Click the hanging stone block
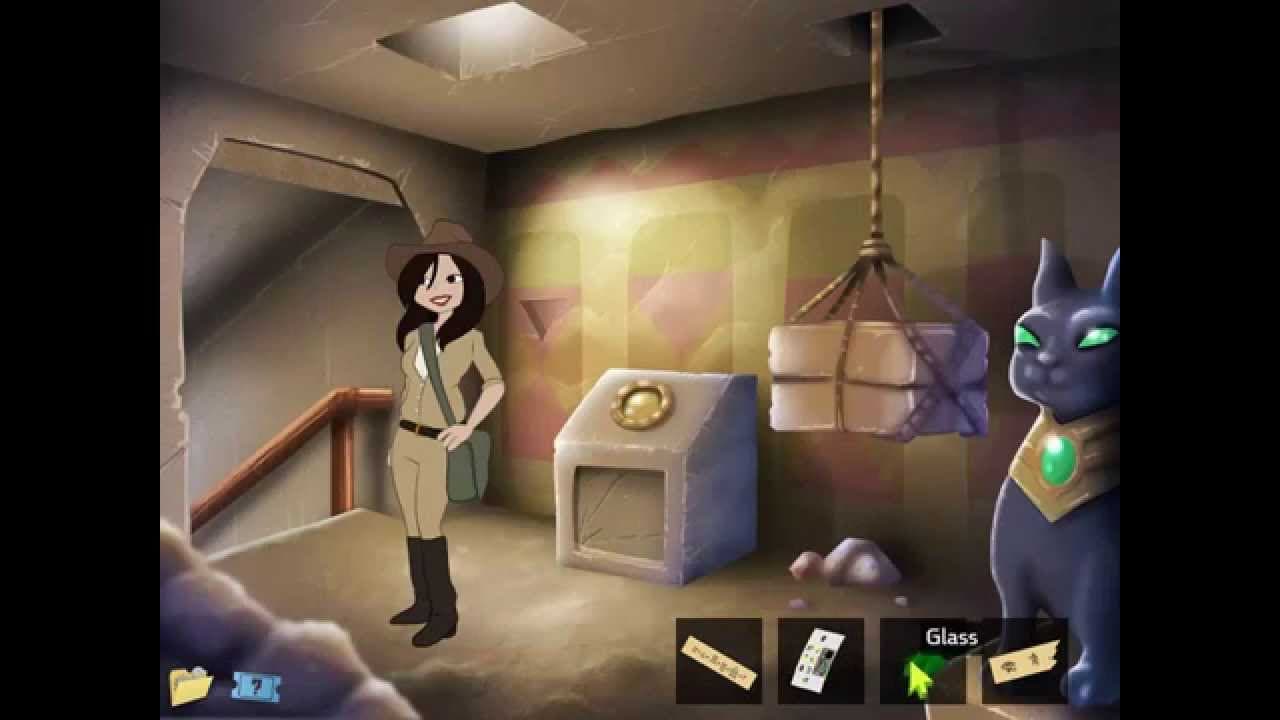This screenshot has width=1280, height=720. pyautogui.click(x=875, y=380)
